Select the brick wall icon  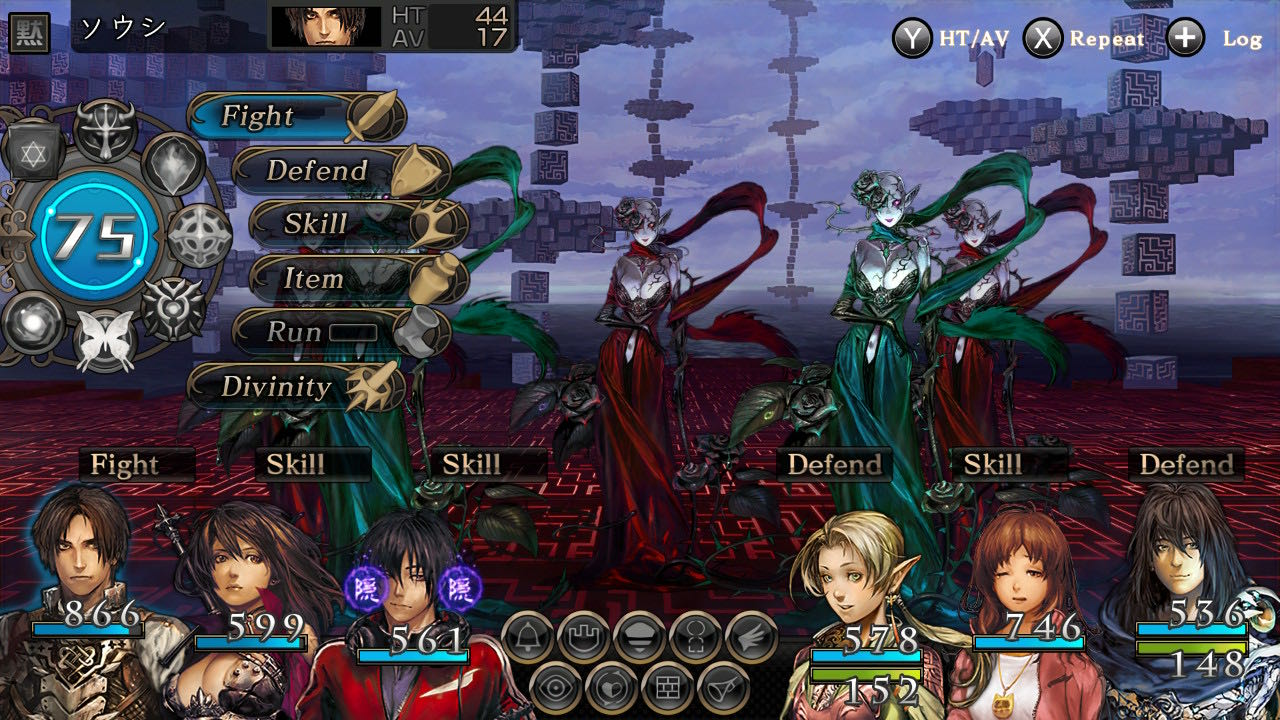coord(667,688)
